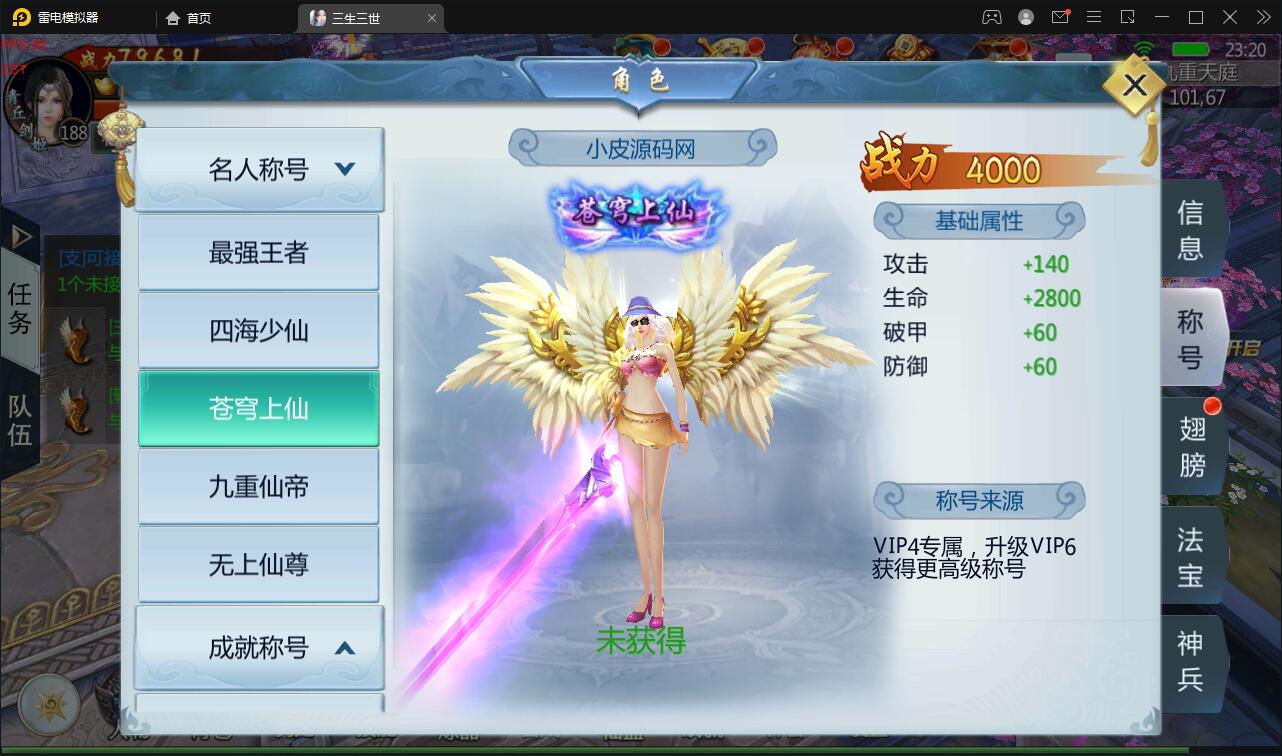Viewport: 1282px width, 756px height.
Task: Switch to the 翅膀 tab
Action: [1192, 445]
